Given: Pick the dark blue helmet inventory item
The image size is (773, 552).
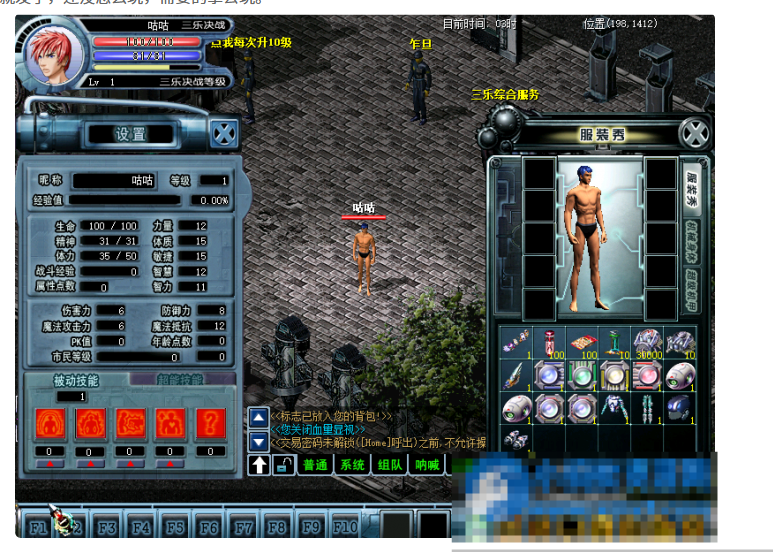Looking at the screenshot, I should coord(679,407).
